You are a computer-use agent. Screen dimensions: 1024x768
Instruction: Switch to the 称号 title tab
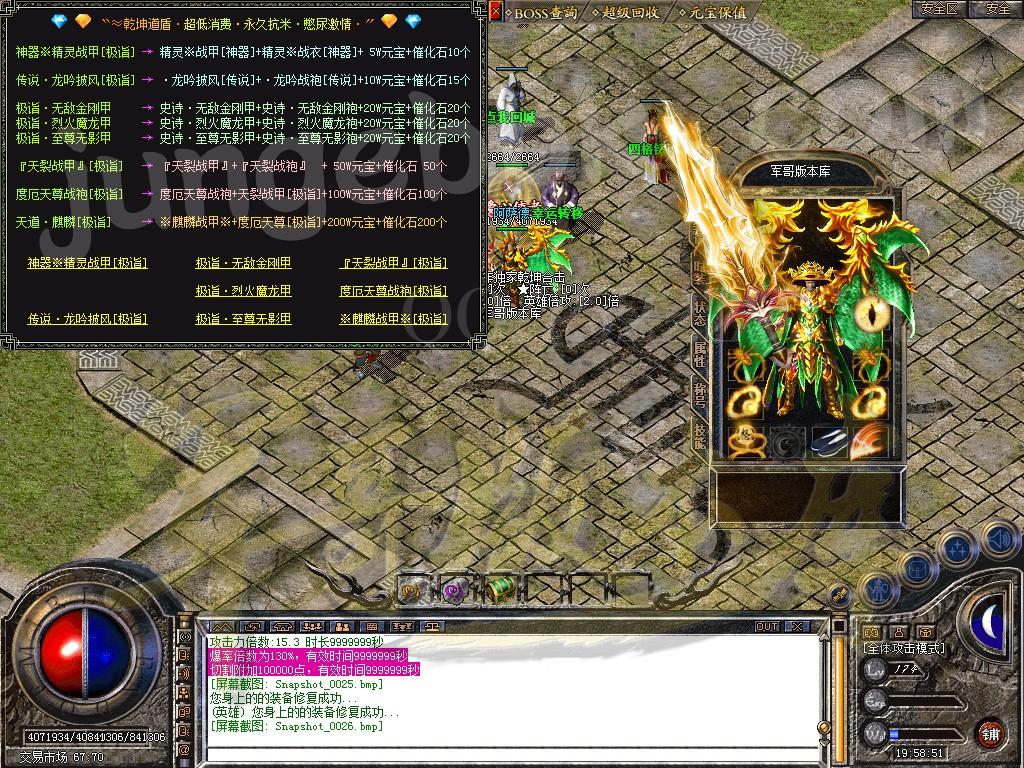click(x=701, y=391)
